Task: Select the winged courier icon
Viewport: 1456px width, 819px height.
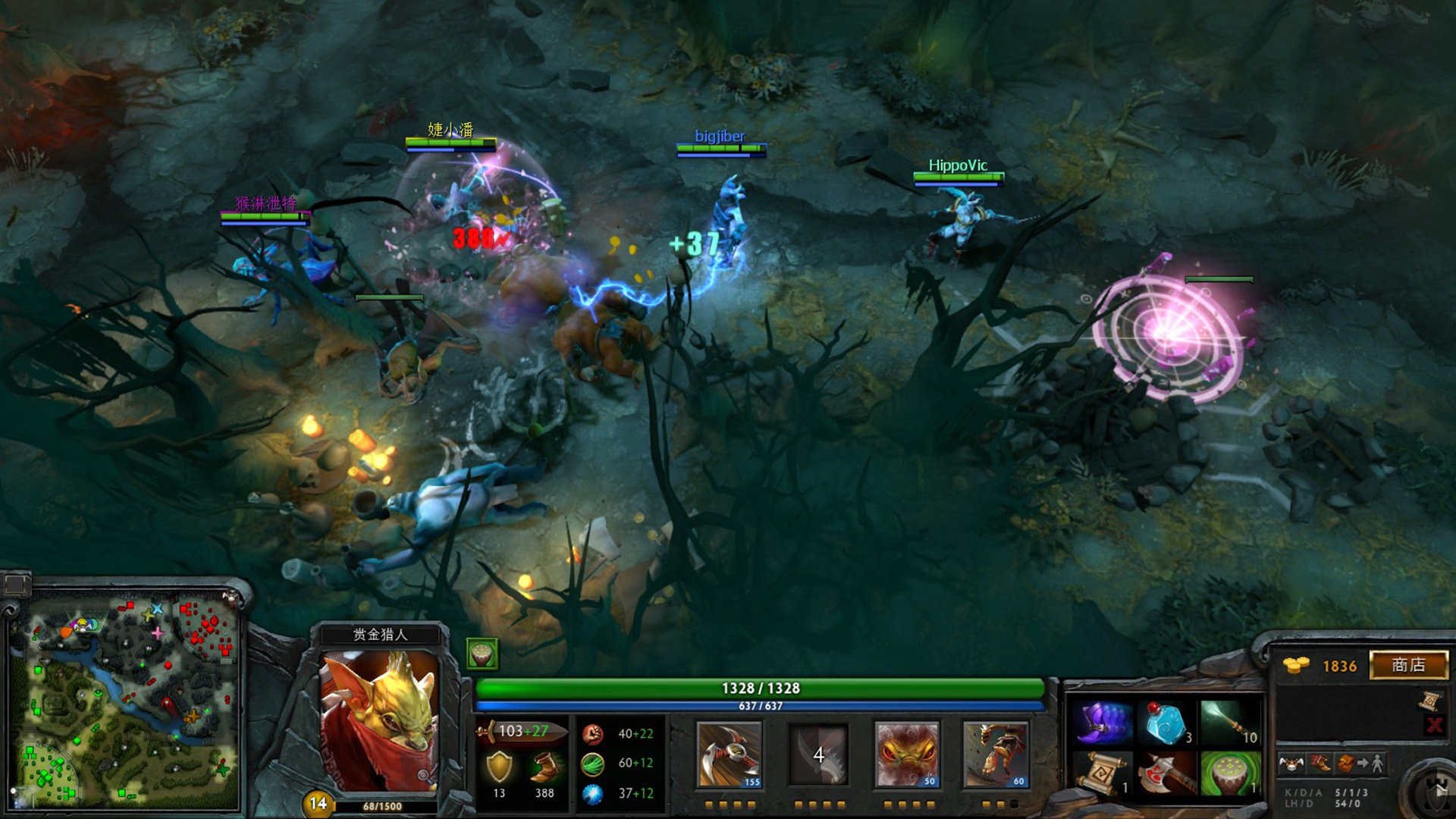Action: 1291,764
